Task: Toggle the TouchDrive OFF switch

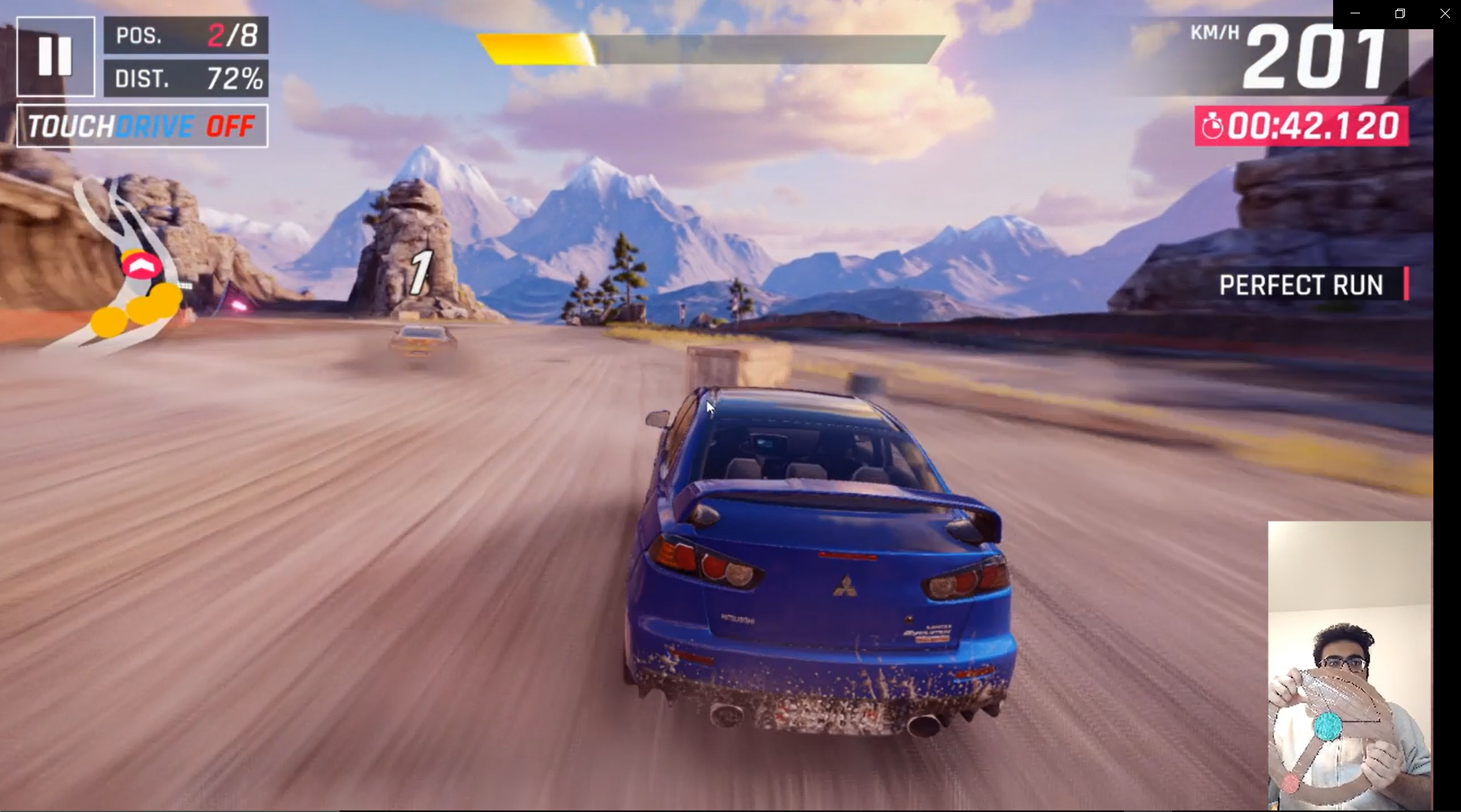Action: click(142, 126)
